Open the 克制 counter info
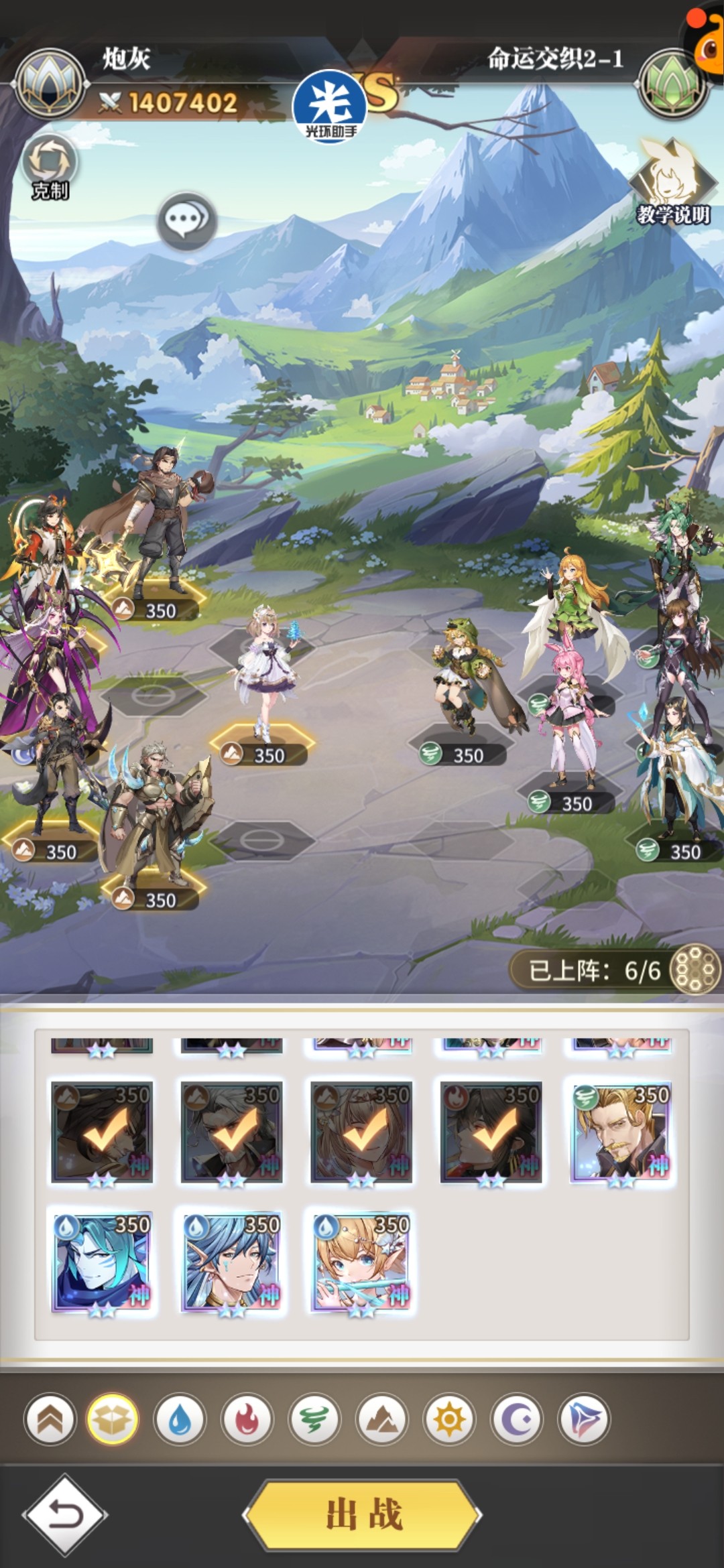This screenshot has width=724, height=1568. click(50, 168)
